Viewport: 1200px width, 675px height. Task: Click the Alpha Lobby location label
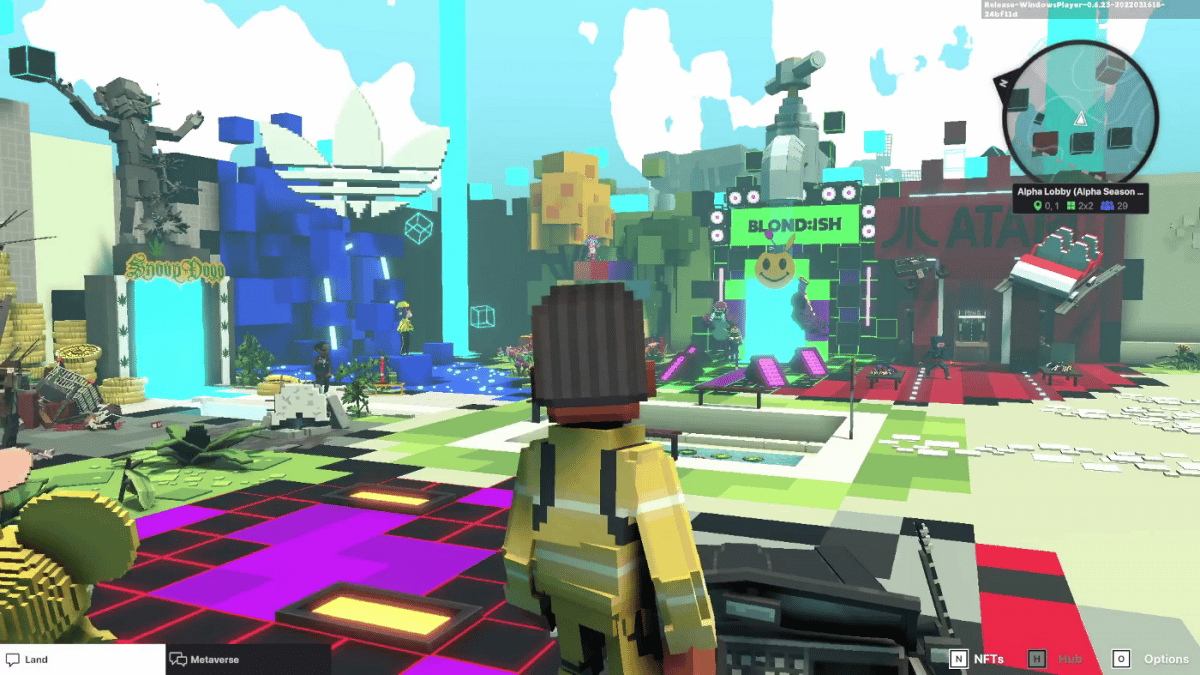coord(1080,189)
